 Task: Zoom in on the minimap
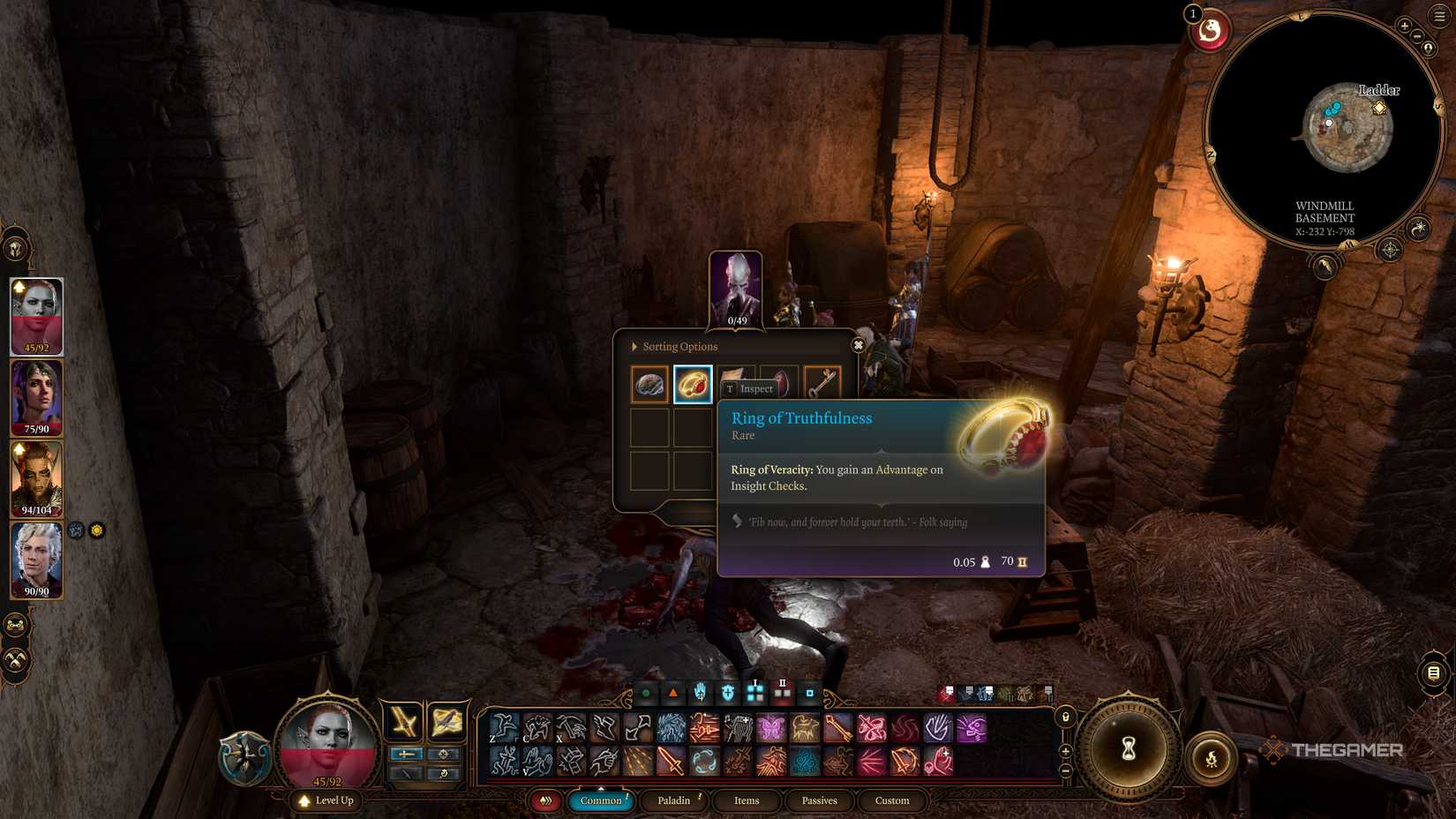tap(1404, 26)
